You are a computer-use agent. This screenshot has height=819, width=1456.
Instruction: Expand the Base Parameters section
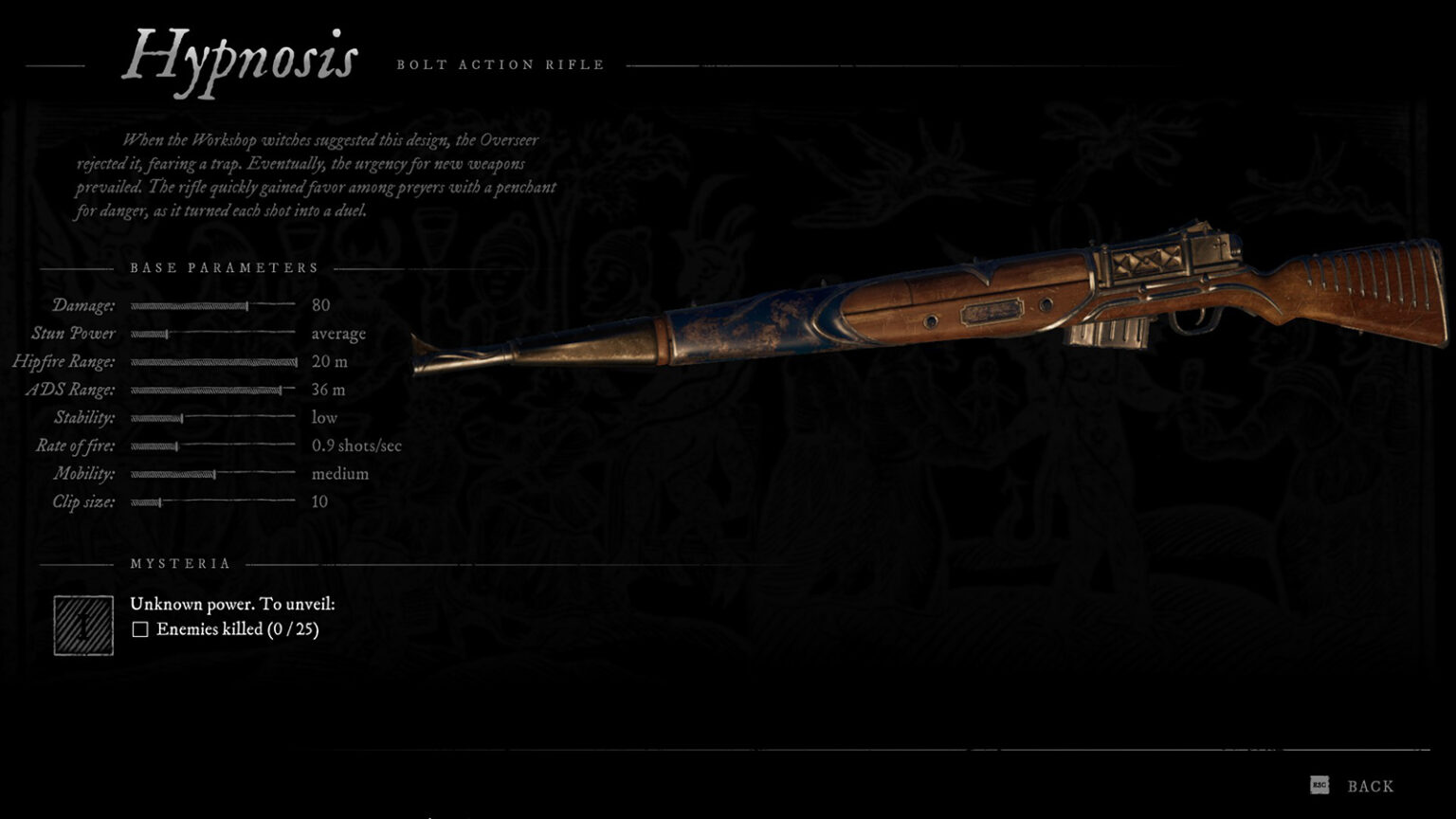click(x=226, y=267)
